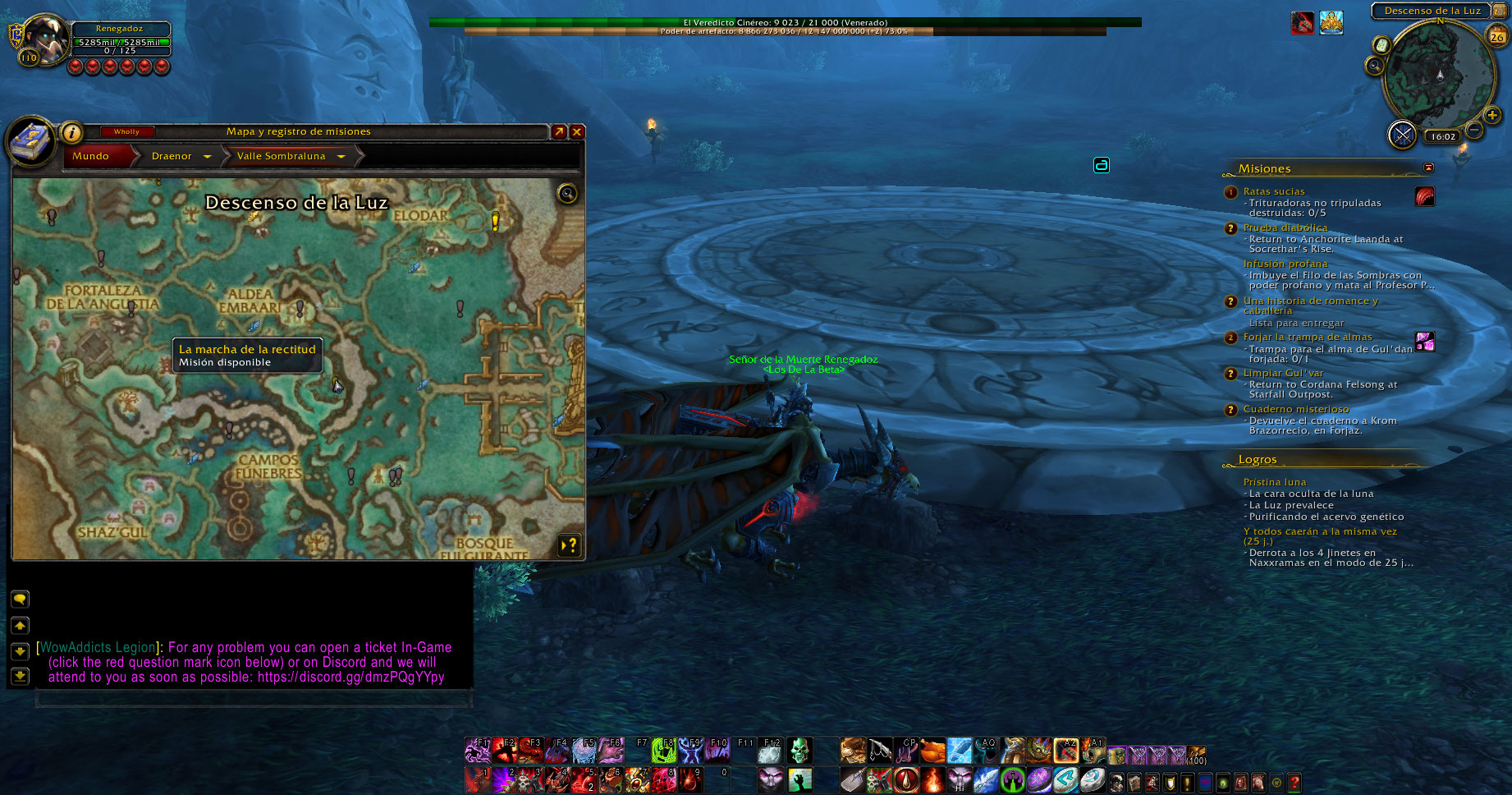The image size is (1512, 795).
Task: Maximize the map with the arrow button
Action: click(559, 131)
